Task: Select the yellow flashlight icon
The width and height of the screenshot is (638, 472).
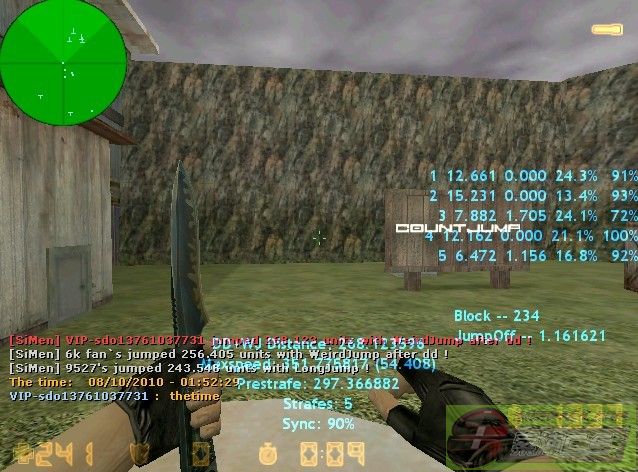Action: [x=607, y=29]
